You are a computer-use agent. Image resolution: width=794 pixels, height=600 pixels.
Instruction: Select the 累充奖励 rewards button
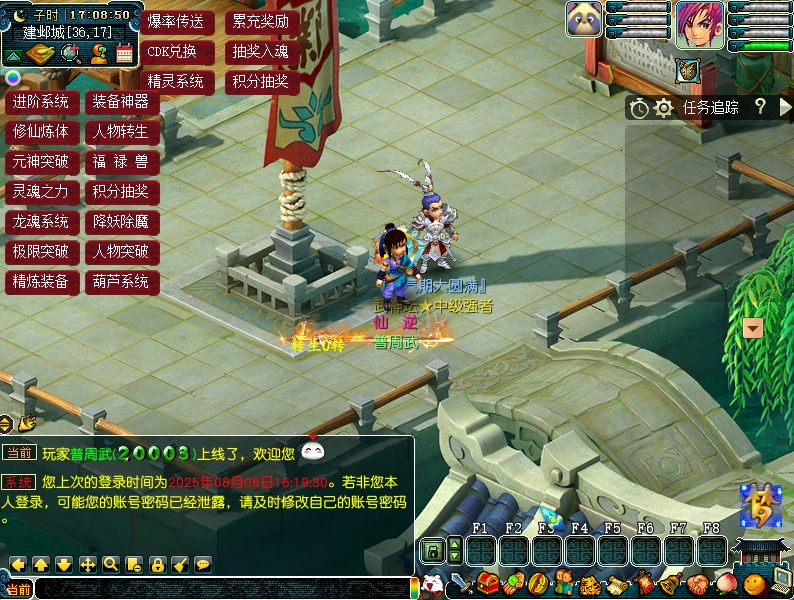[260, 21]
